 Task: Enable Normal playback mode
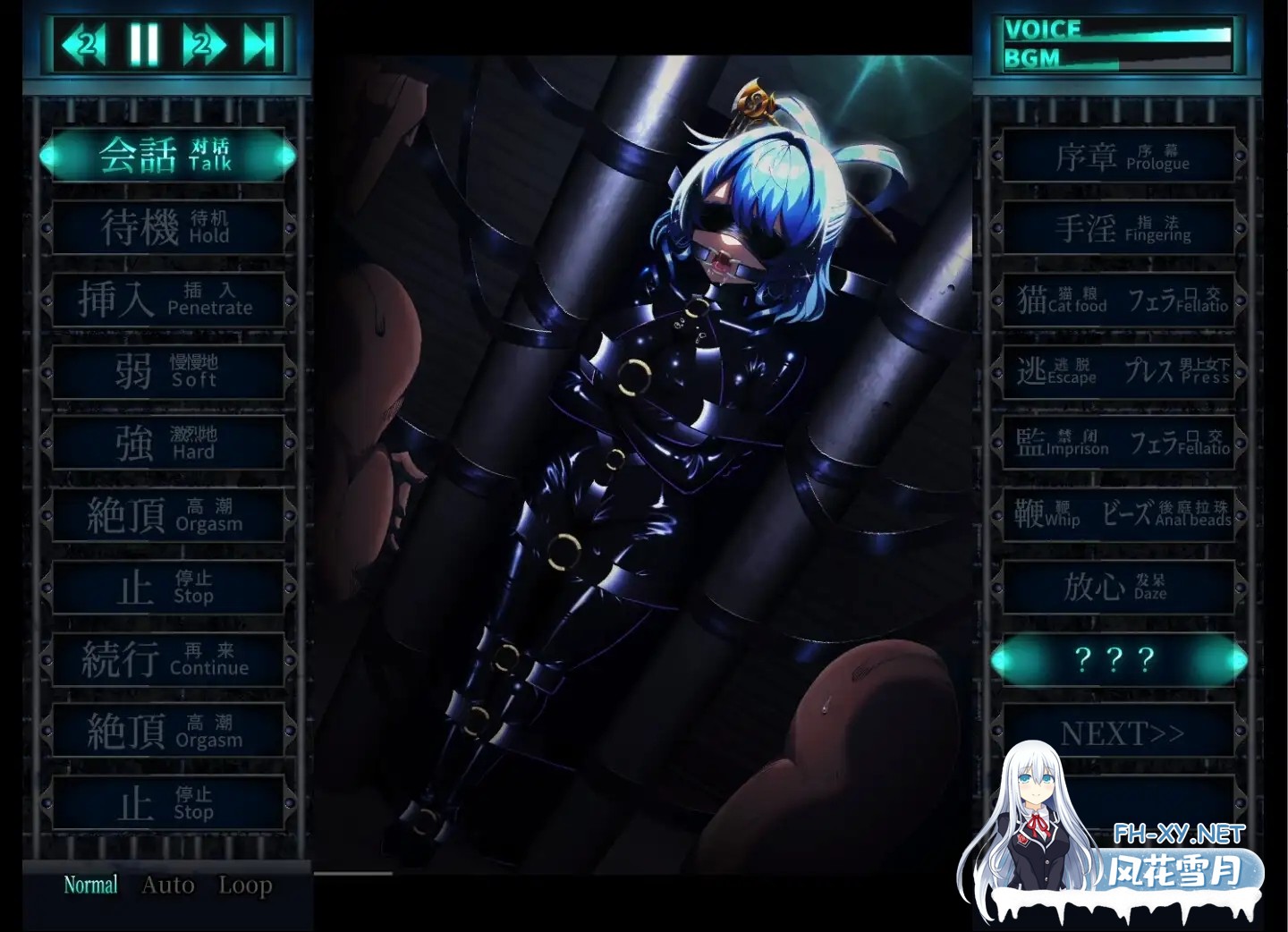click(90, 884)
